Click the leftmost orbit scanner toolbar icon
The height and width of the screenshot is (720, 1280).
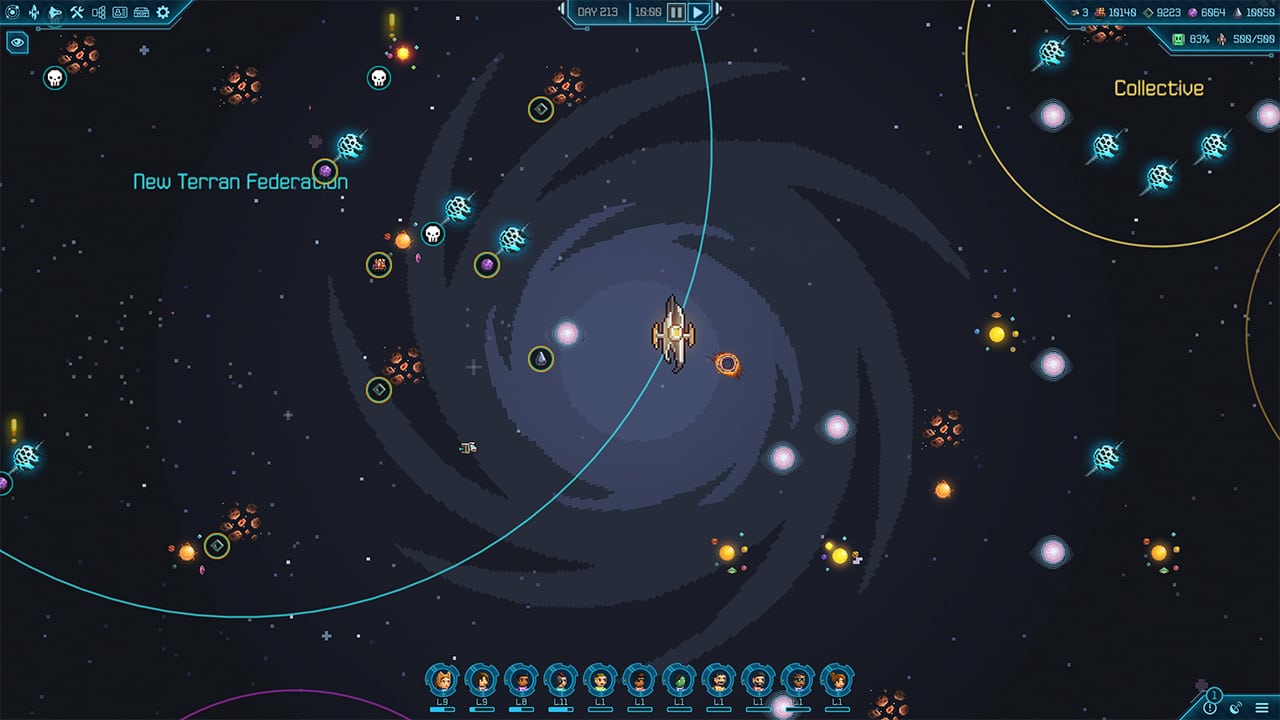[x=12, y=12]
